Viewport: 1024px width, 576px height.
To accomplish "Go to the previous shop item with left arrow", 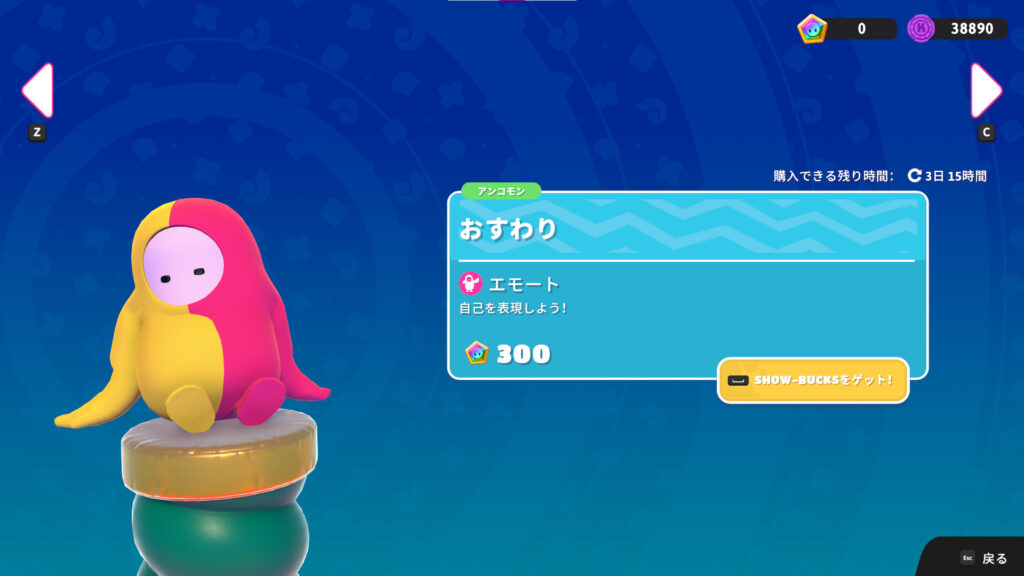I will coord(37,91).
